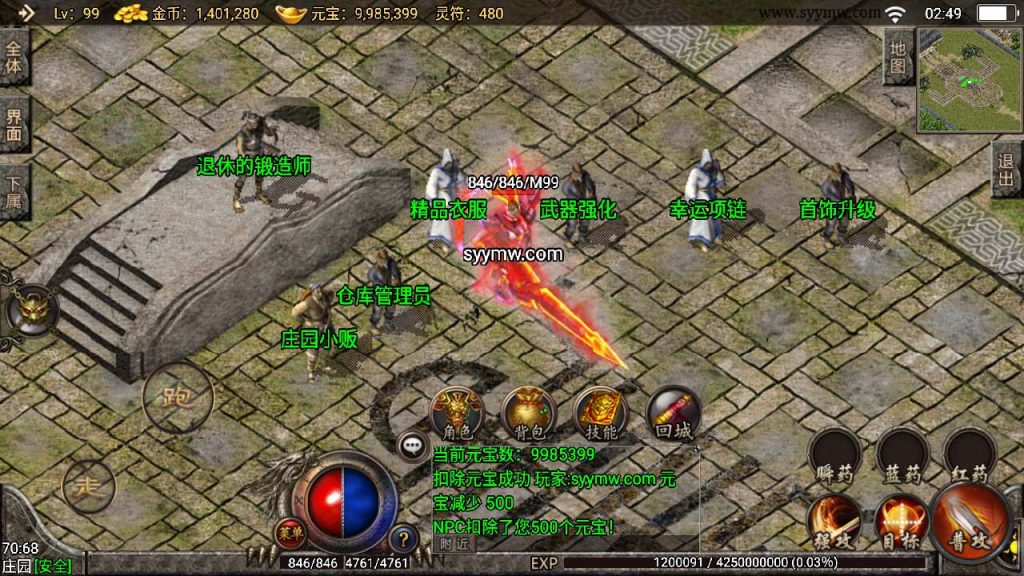
Task: Use the 回城 return-to-town scroll
Action: click(x=673, y=412)
